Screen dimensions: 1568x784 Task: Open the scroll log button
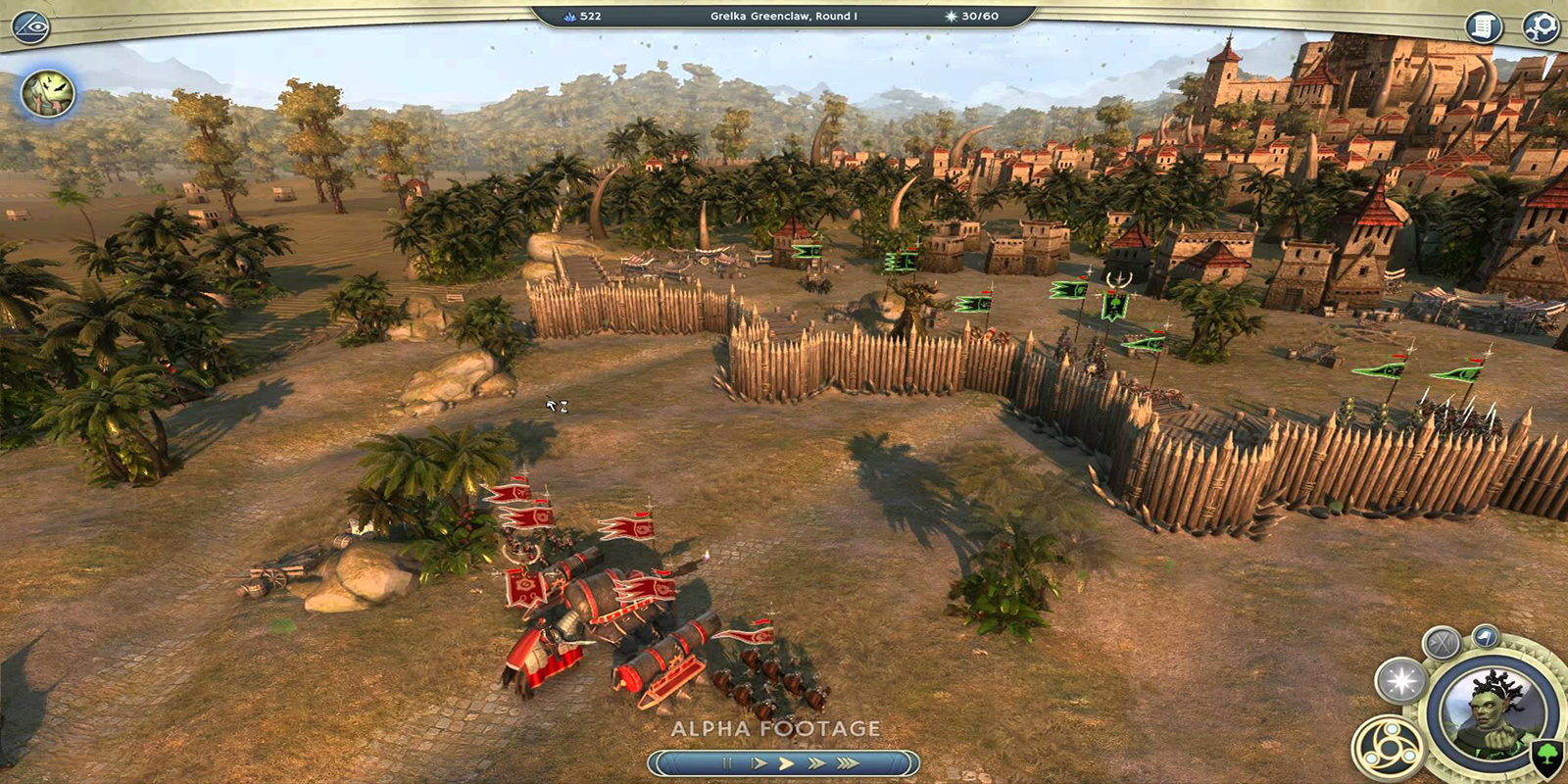point(1484,26)
